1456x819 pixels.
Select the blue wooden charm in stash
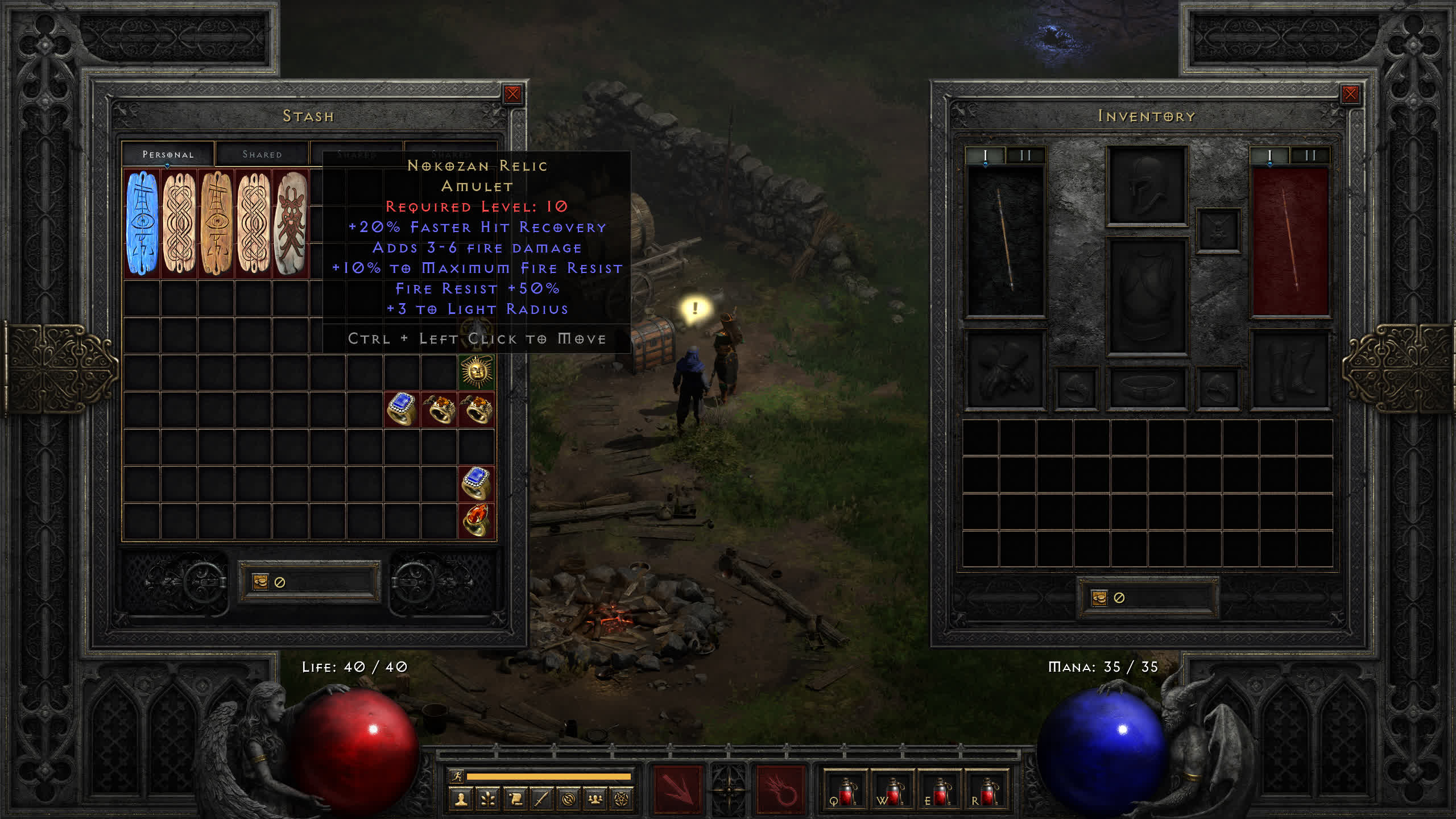(x=142, y=223)
